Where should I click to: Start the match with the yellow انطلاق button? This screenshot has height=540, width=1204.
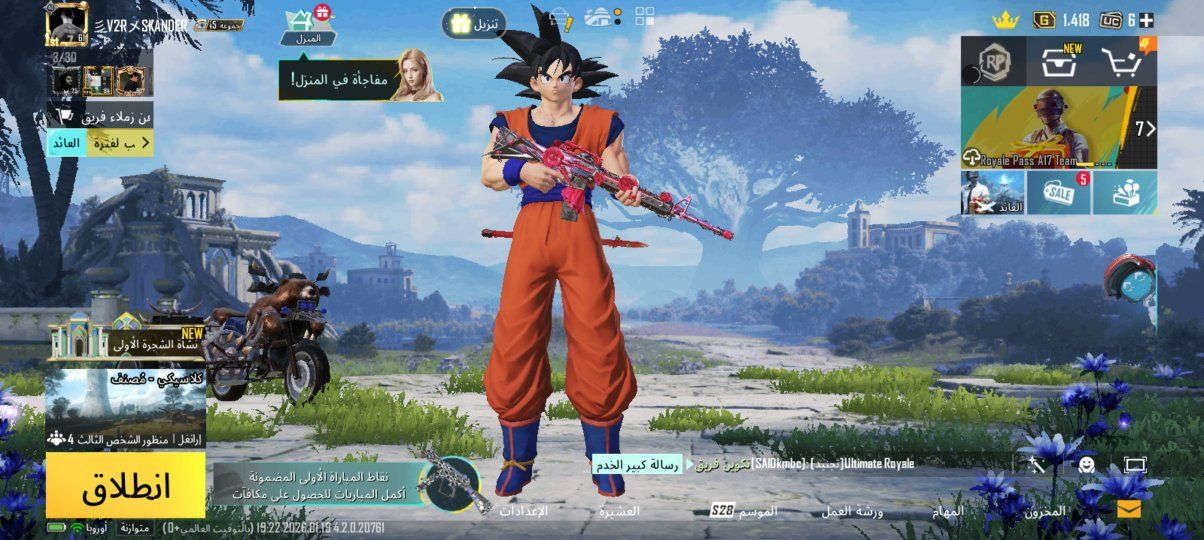(125, 486)
